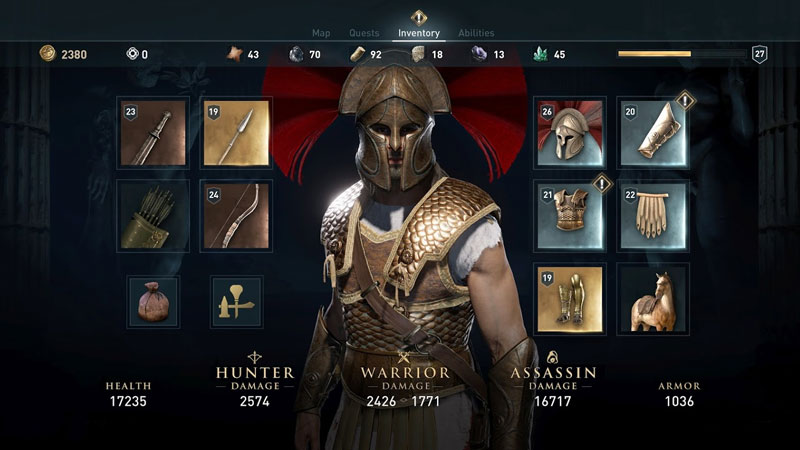The width and height of the screenshot is (800, 450).
Task: Select the level 19 greaves slot
Action: coord(570,299)
